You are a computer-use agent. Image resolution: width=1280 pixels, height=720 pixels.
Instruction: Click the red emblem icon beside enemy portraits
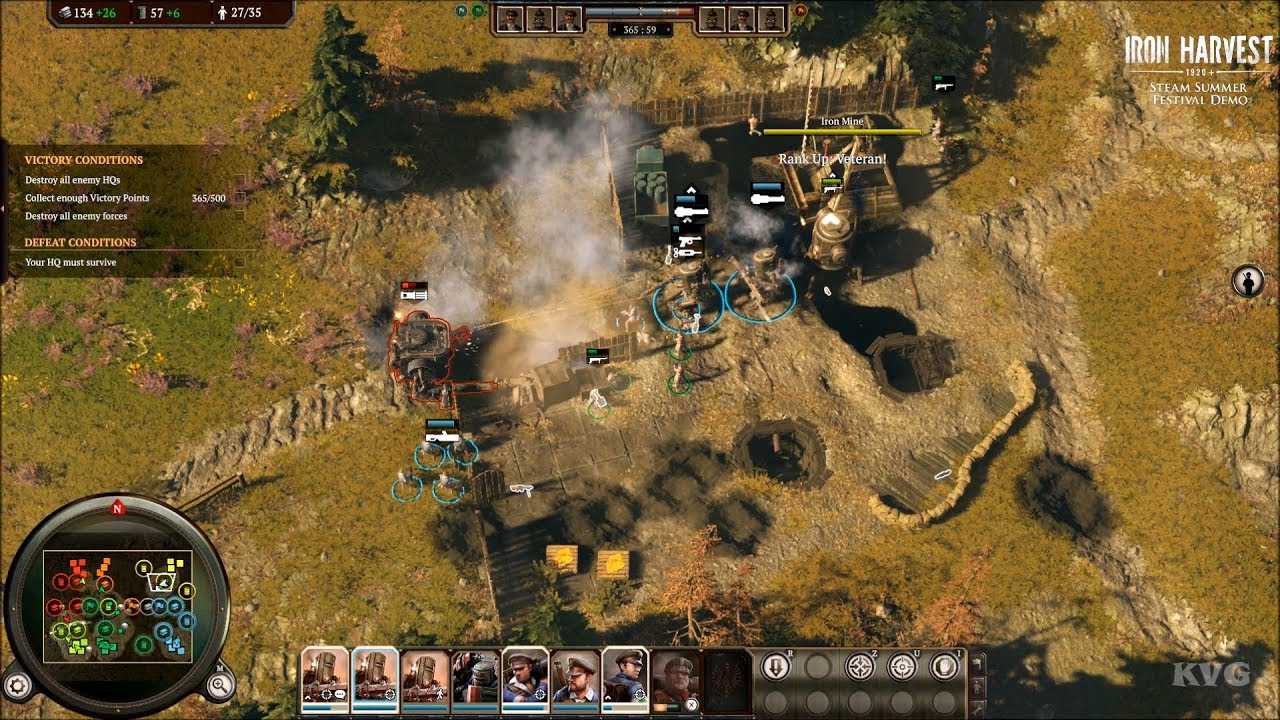pos(800,11)
